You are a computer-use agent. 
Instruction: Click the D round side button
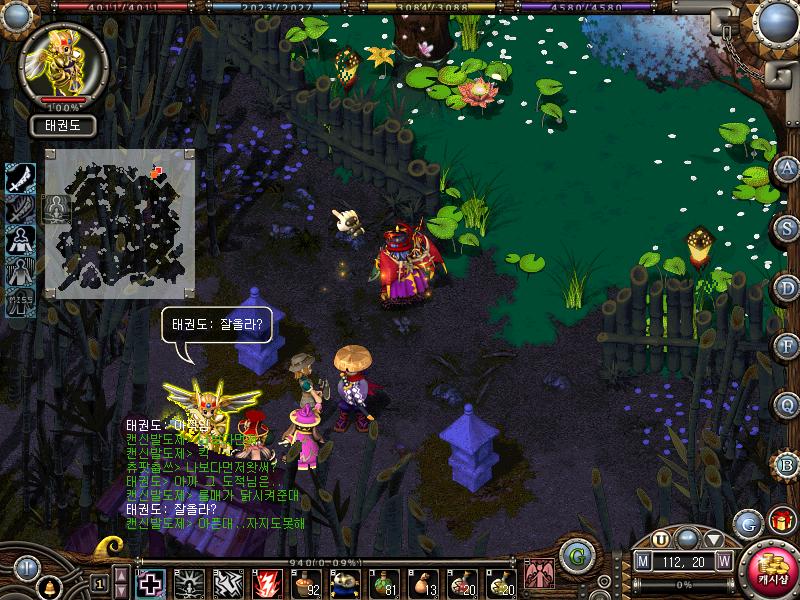tap(787, 287)
